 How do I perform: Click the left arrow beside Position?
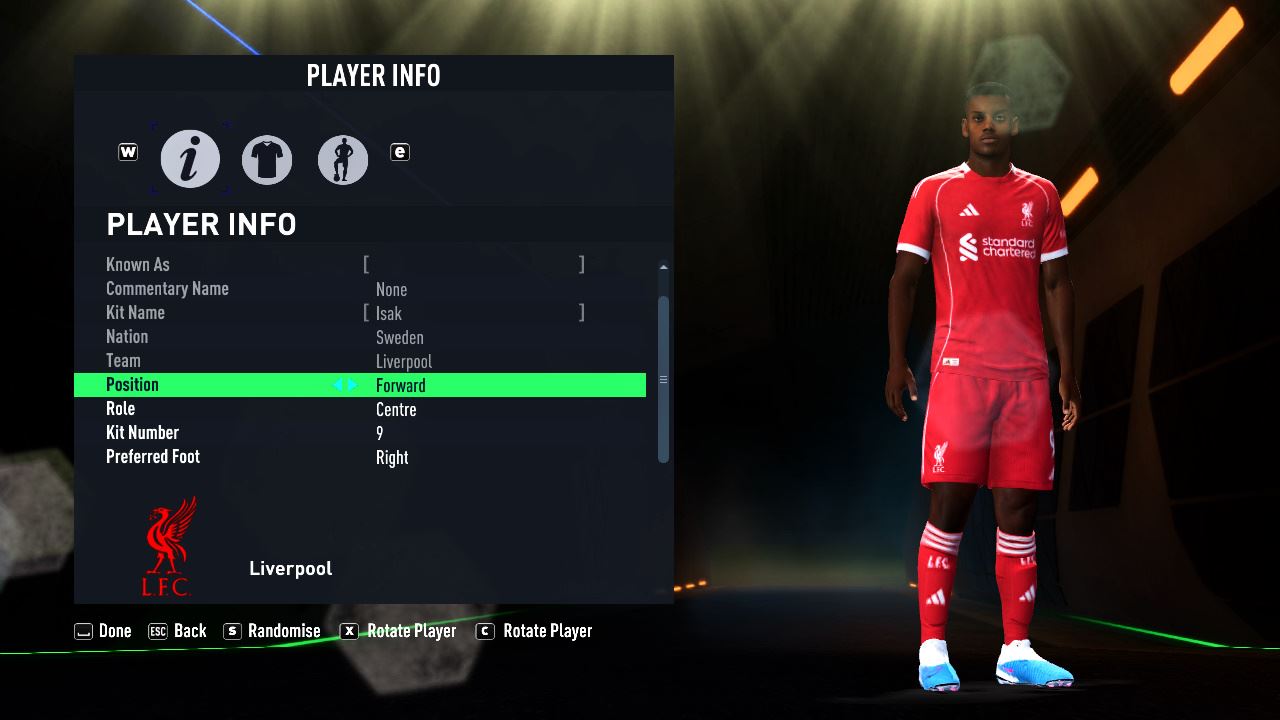coord(338,385)
